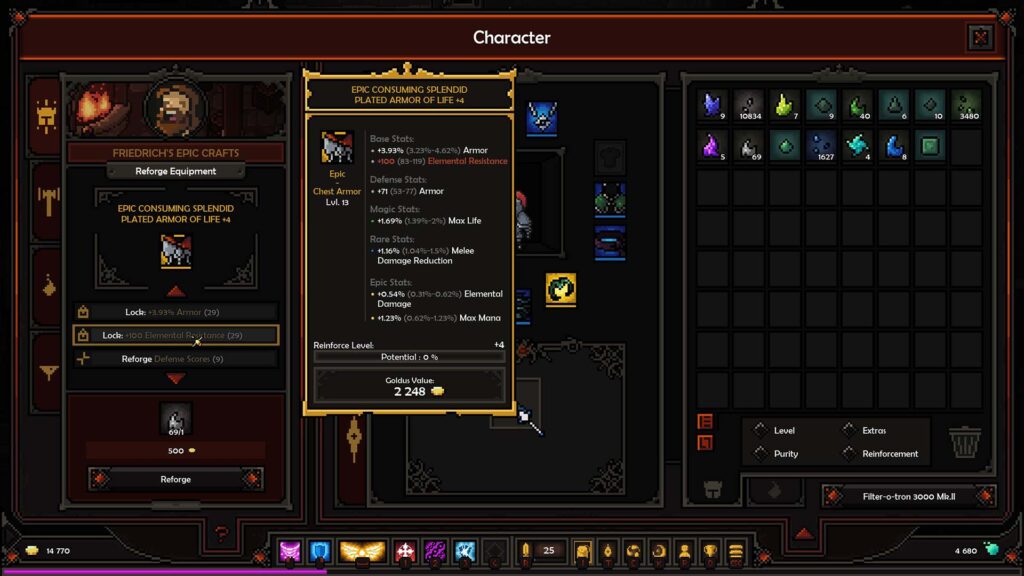Image resolution: width=1024 pixels, height=576 pixels.
Task: Lock the Elemental Resistance stat row
Action: pyautogui.click(x=175, y=336)
